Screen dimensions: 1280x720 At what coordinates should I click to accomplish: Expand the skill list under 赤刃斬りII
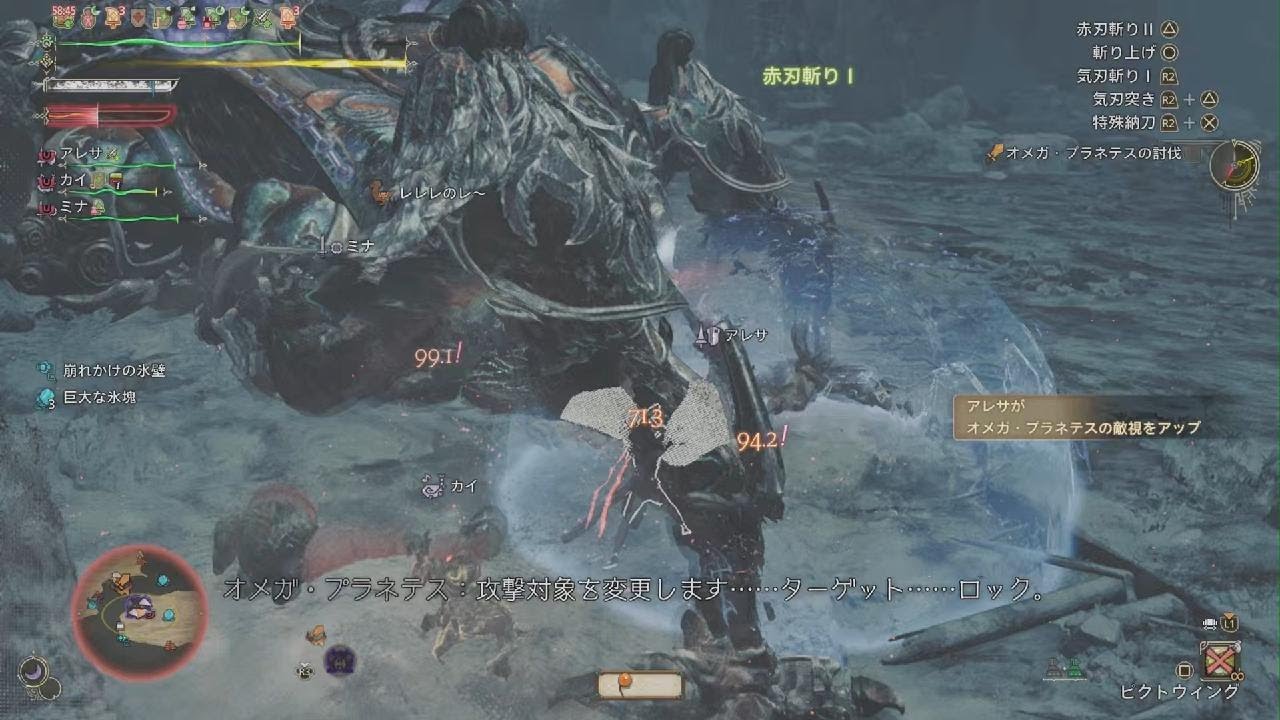click(1113, 30)
